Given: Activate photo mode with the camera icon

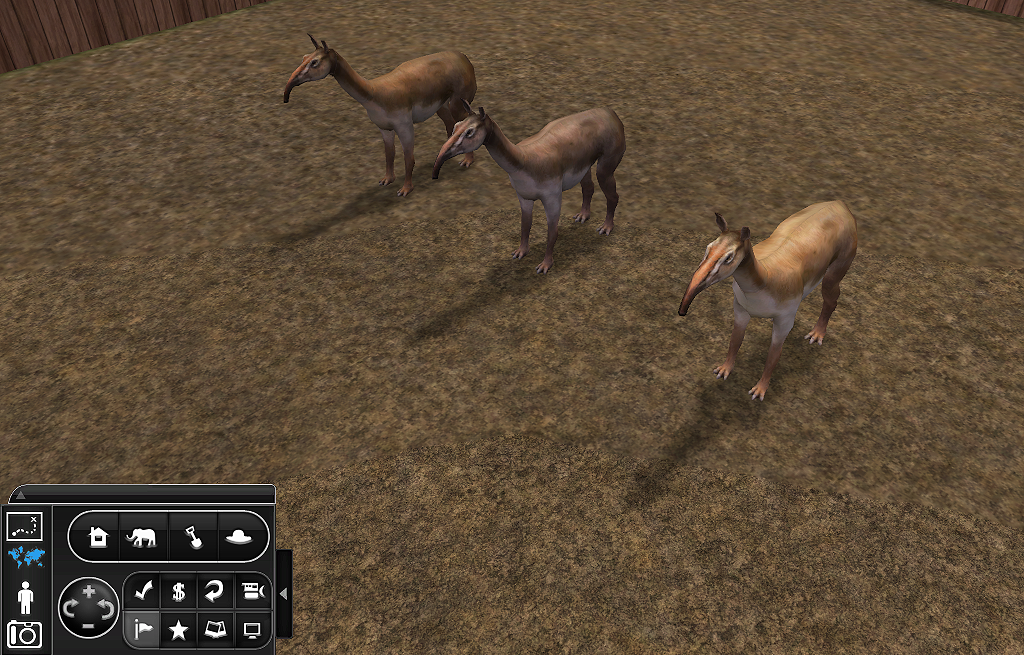Looking at the screenshot, I should 24,634.
